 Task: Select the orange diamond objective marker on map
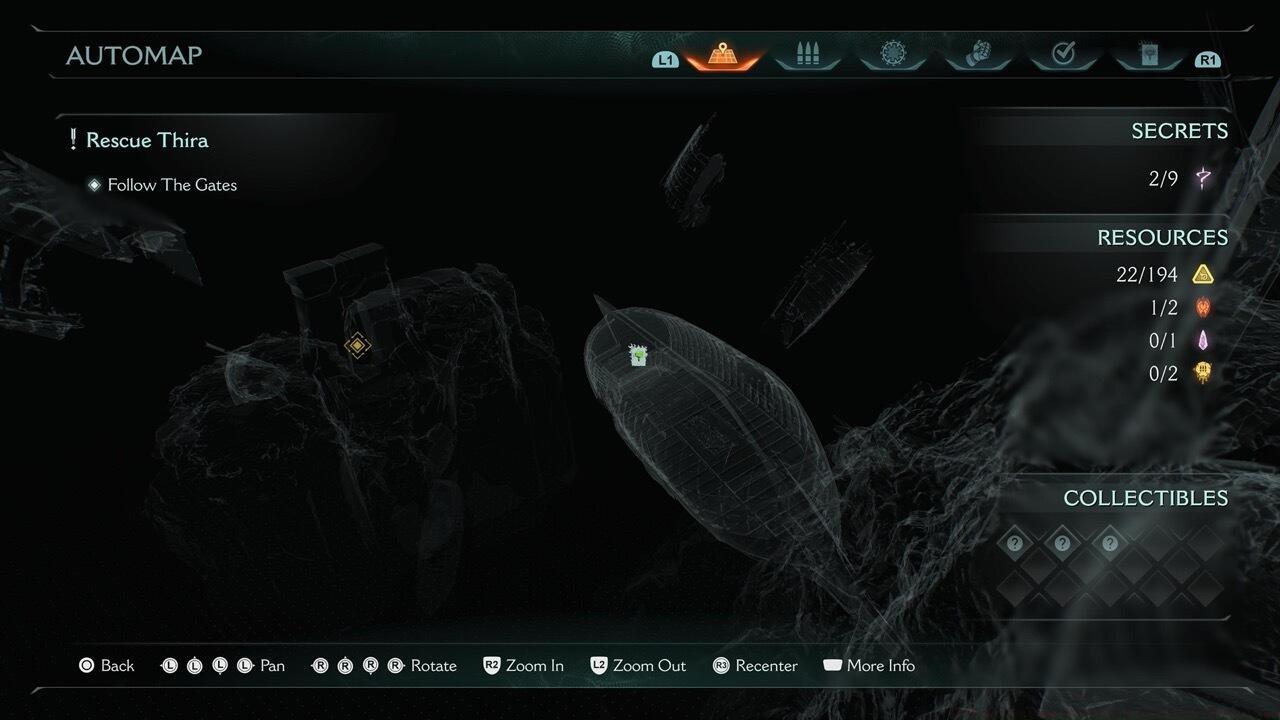click(x=358, y=346)
